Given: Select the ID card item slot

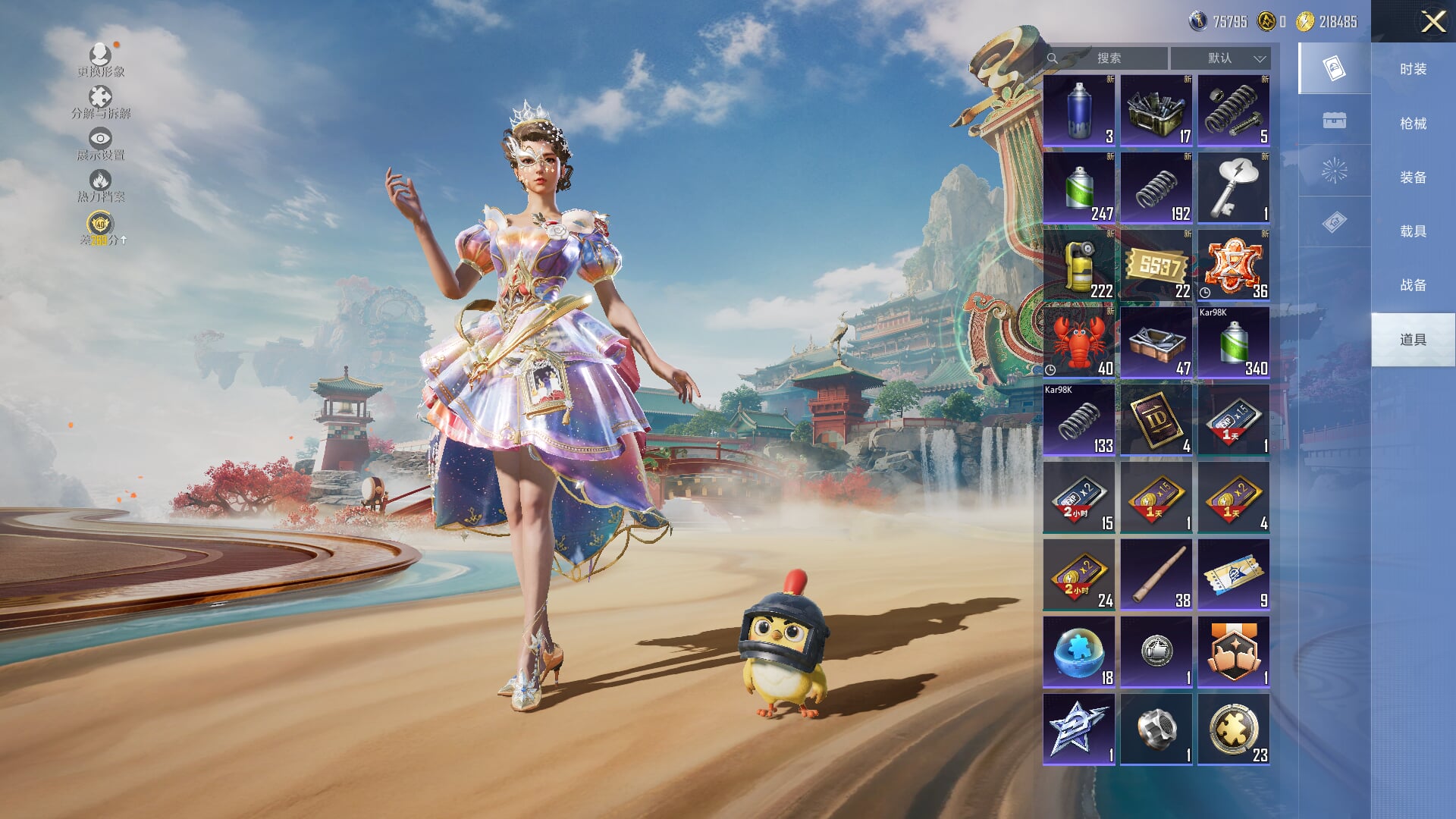Looking at the screenshot, I should (x=1156, y=419).
